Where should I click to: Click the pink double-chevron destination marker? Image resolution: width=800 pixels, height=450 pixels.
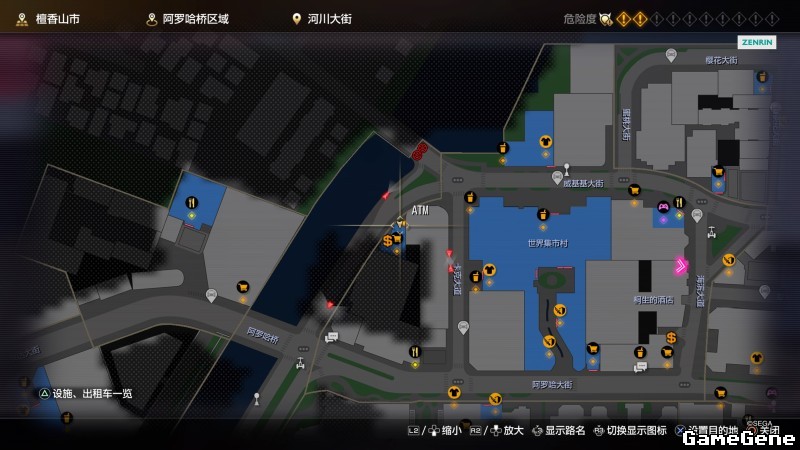point(681,265)
